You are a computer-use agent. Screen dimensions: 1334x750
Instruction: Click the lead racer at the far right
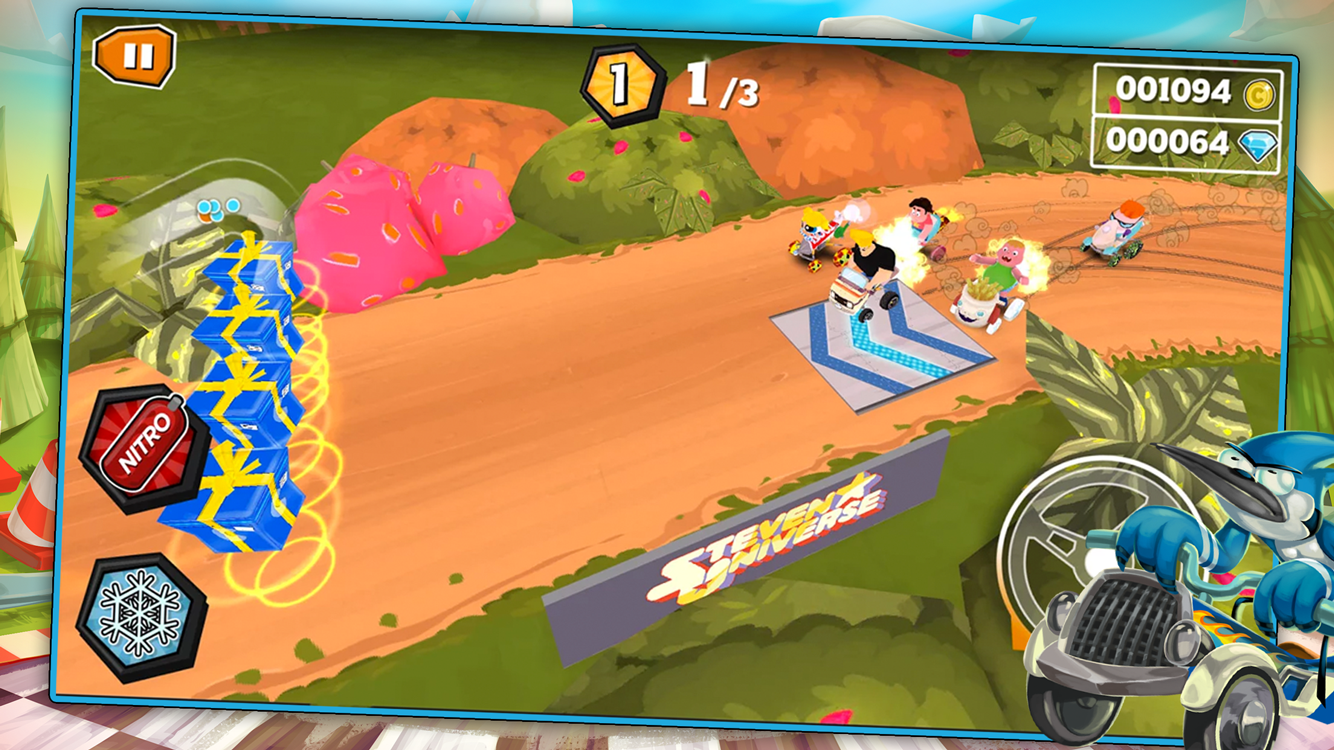click(1120, 230)
